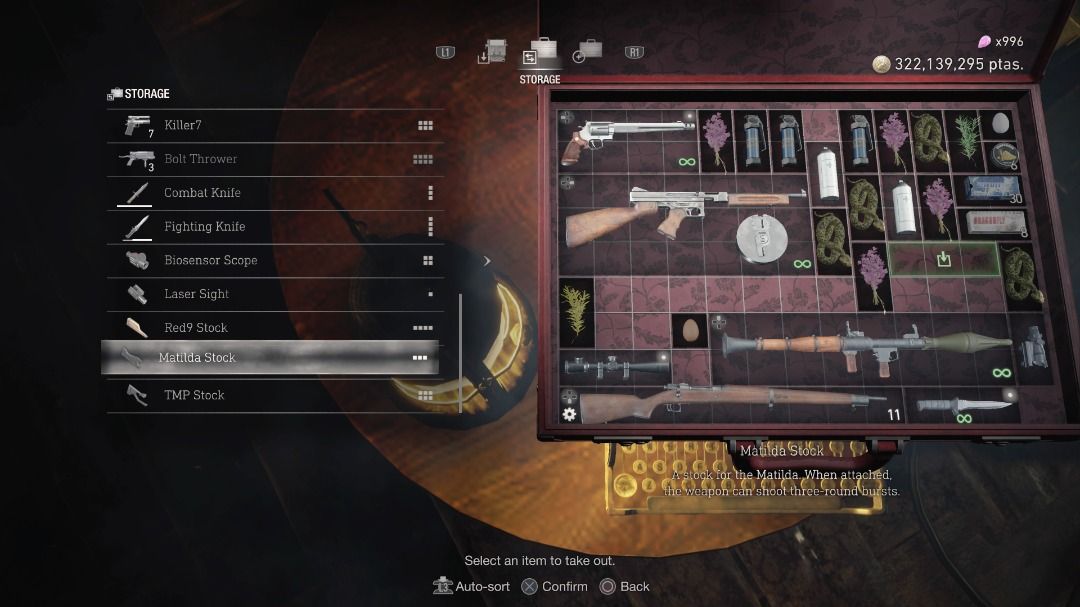
Task: Select the round drum magazine item
Action: [x=762, y=237]
